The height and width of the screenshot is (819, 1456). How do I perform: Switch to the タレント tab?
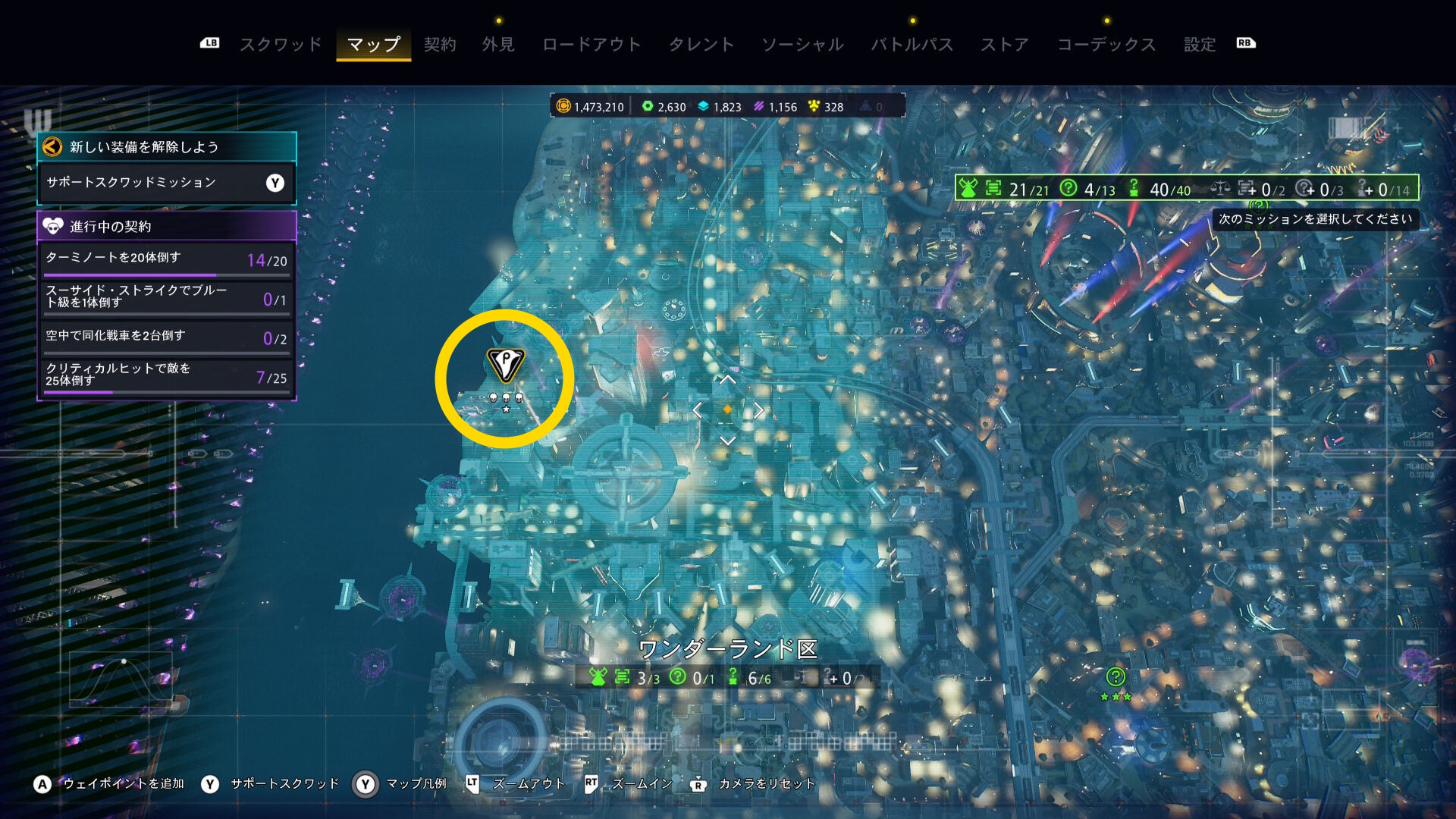(x=701, y=45)
